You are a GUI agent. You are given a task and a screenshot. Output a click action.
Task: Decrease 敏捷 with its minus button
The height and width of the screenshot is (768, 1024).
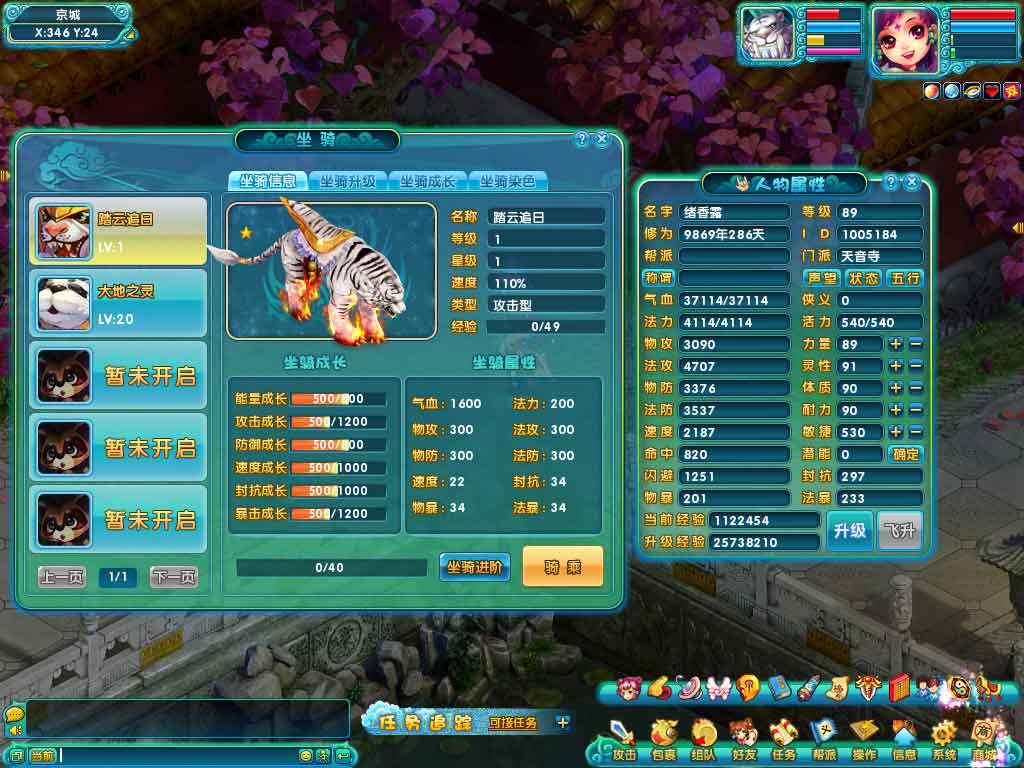pyautogui.click(x=915, y=432)
